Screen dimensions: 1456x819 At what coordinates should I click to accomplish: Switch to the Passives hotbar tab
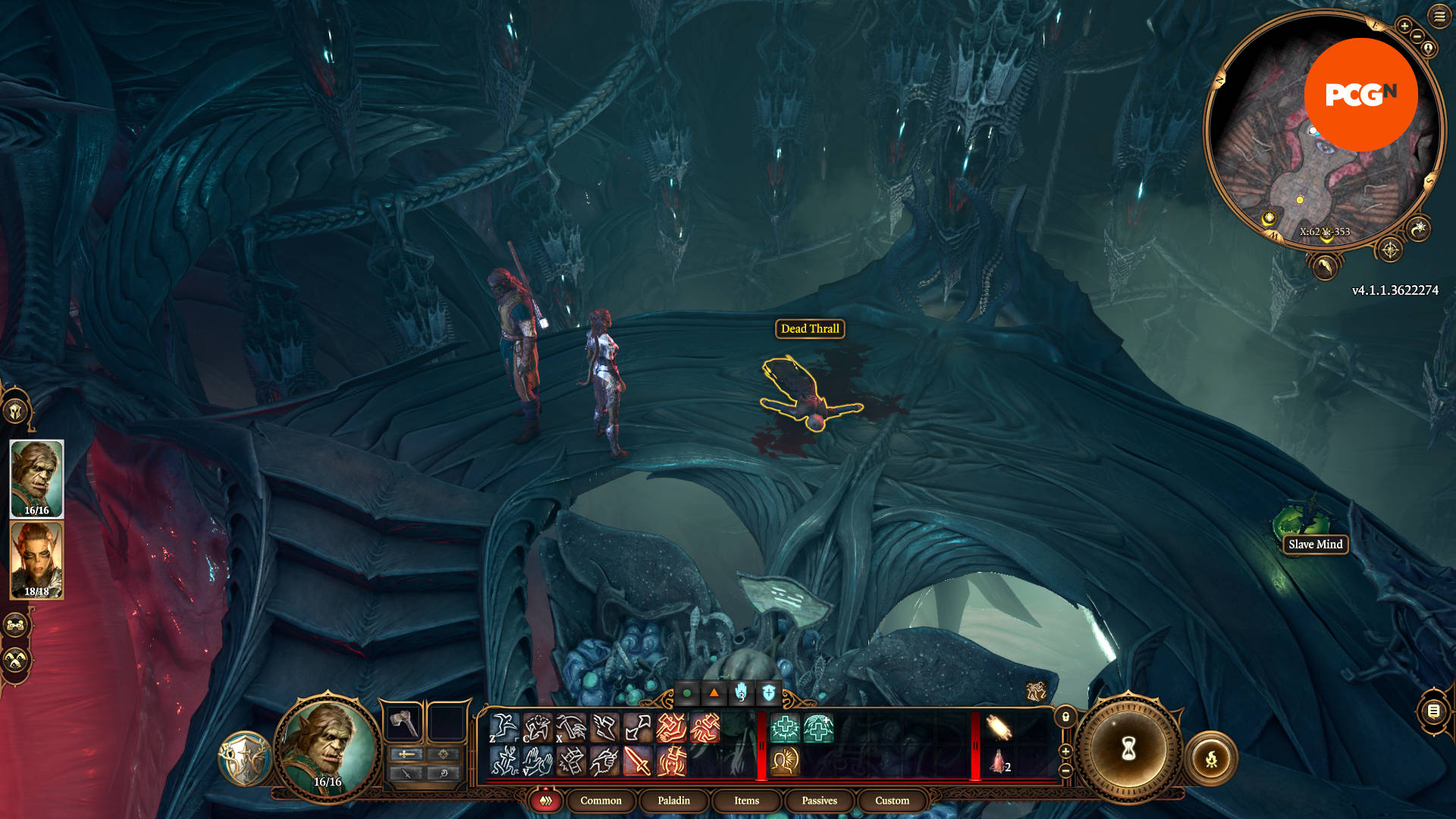[818, 801]
